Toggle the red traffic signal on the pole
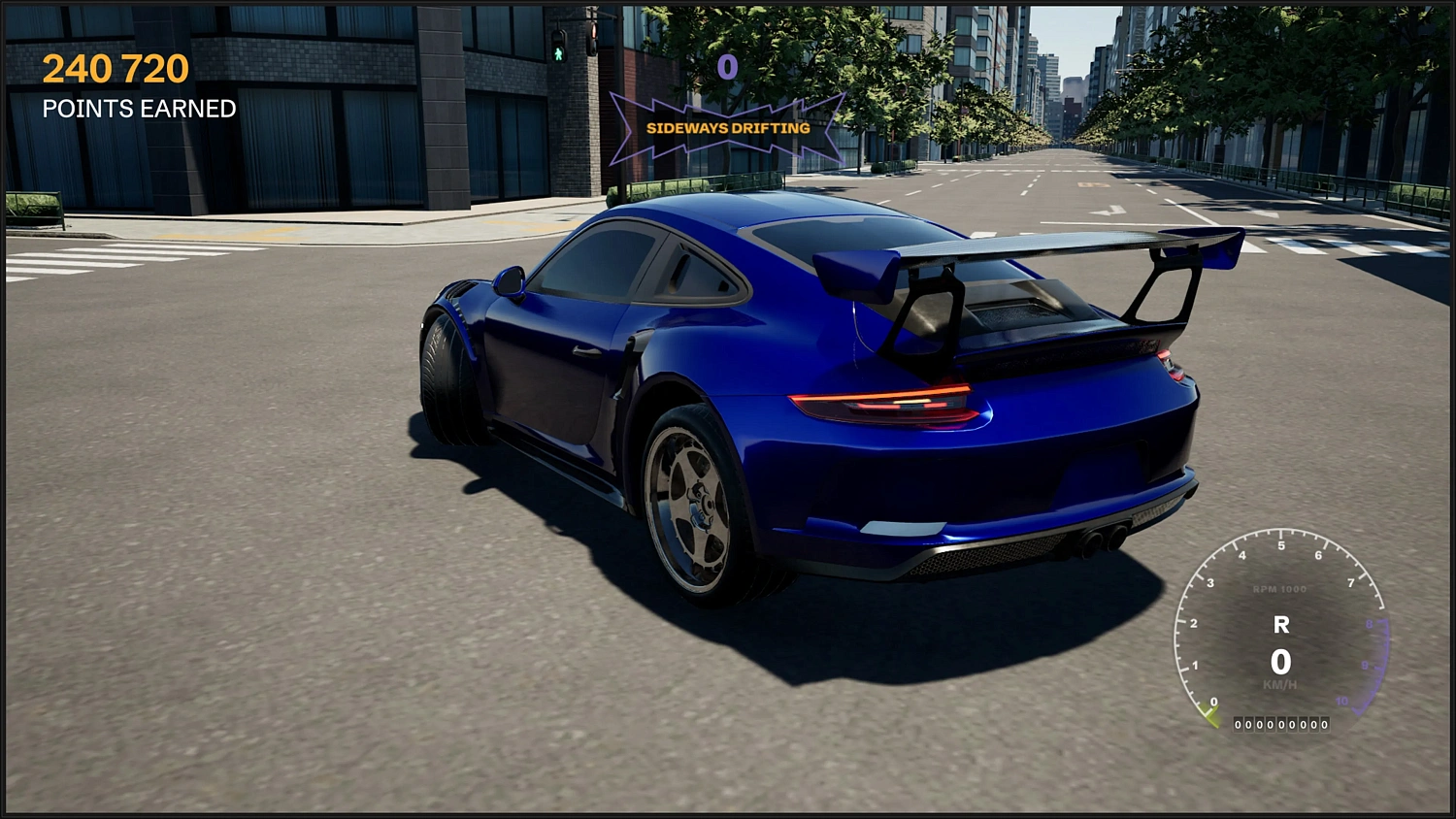Image resolution: width=1456 pixels, height=819 pixels. point(592,31)
